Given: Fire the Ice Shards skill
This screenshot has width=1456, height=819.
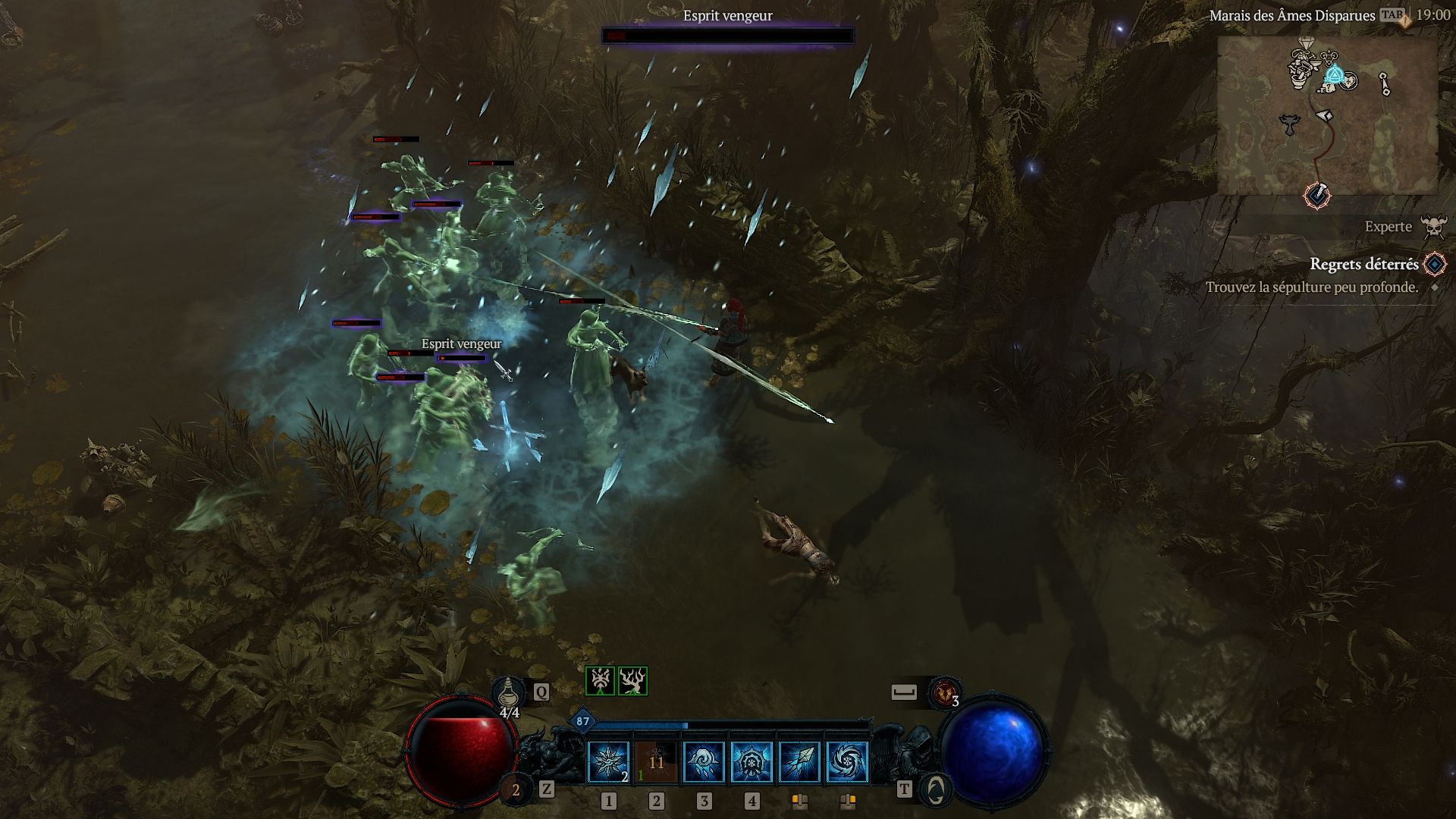Looking at the screenshot, I should point(799,761).
